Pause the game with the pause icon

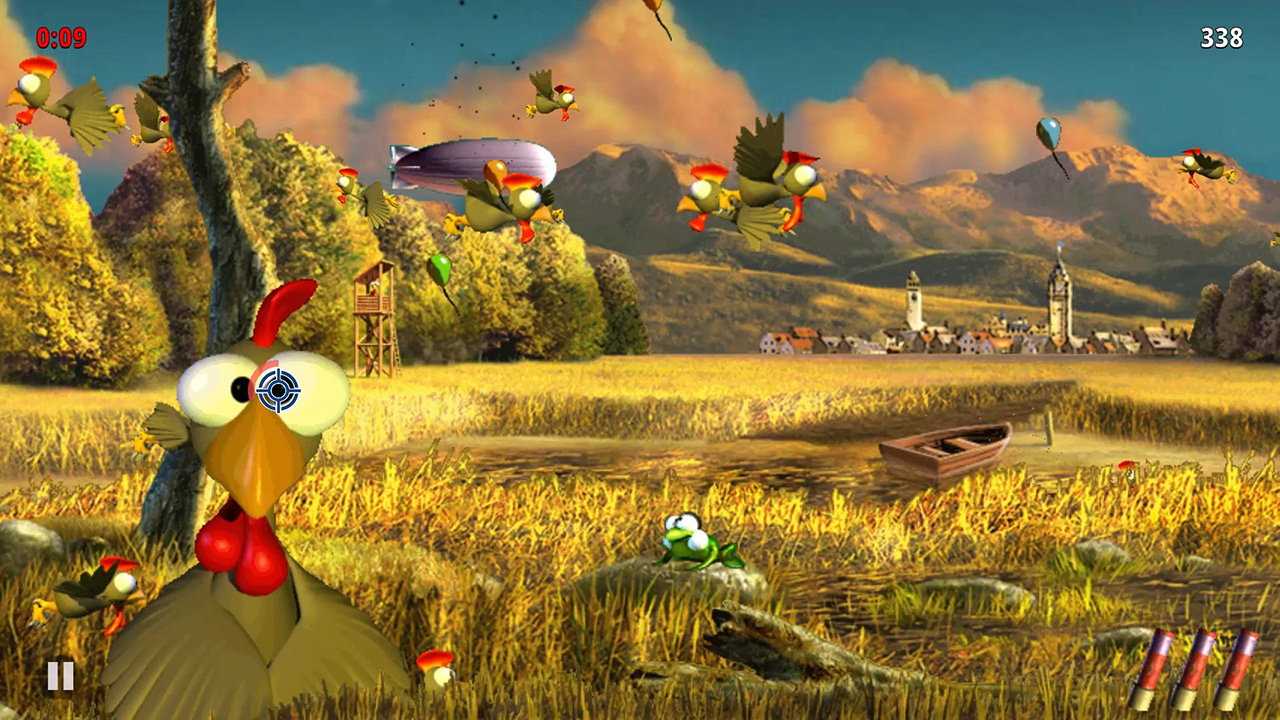pyautogui.click(x=60, y=676)
